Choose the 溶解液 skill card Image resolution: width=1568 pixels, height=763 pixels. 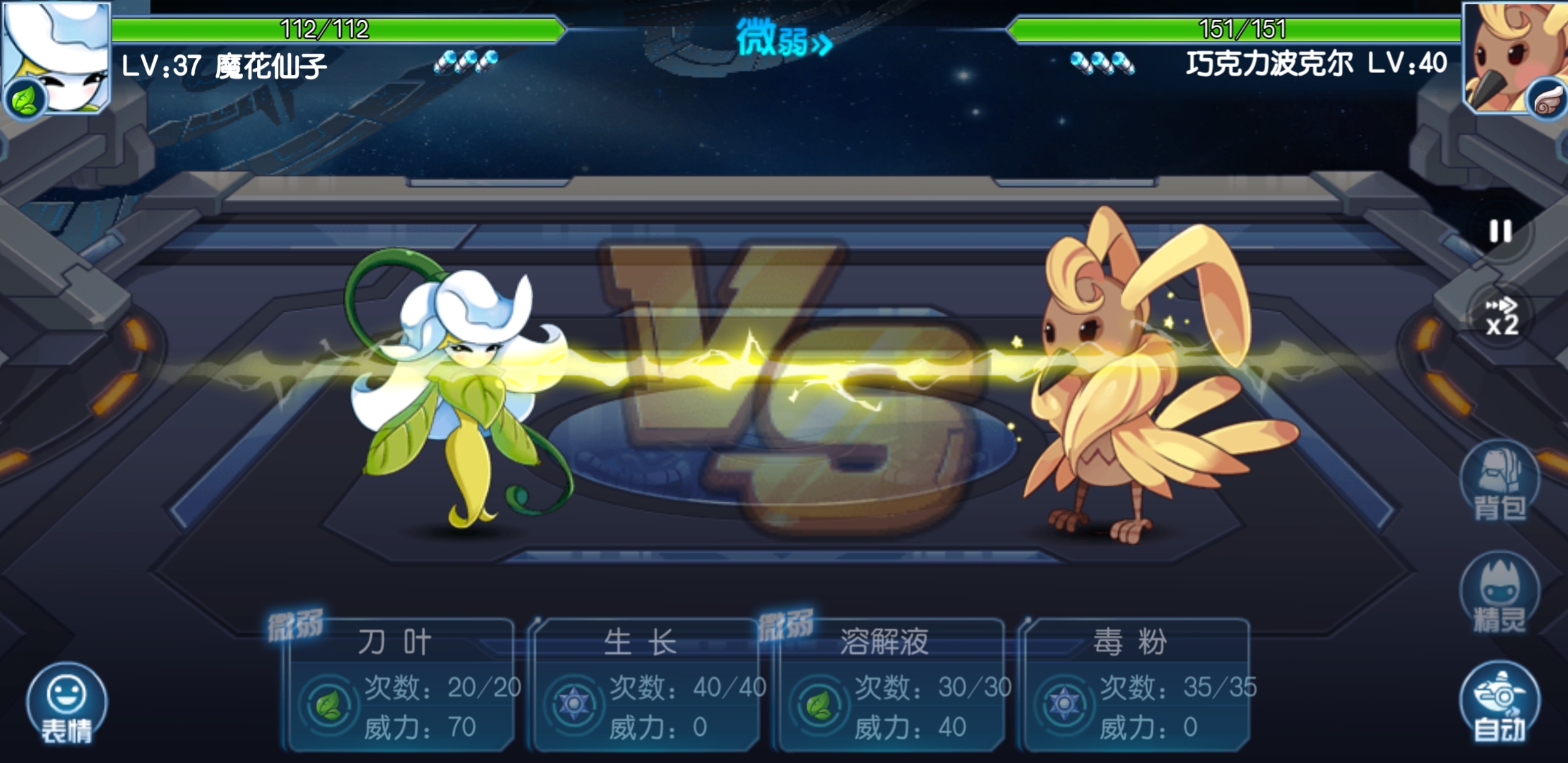tap(890, 685)
